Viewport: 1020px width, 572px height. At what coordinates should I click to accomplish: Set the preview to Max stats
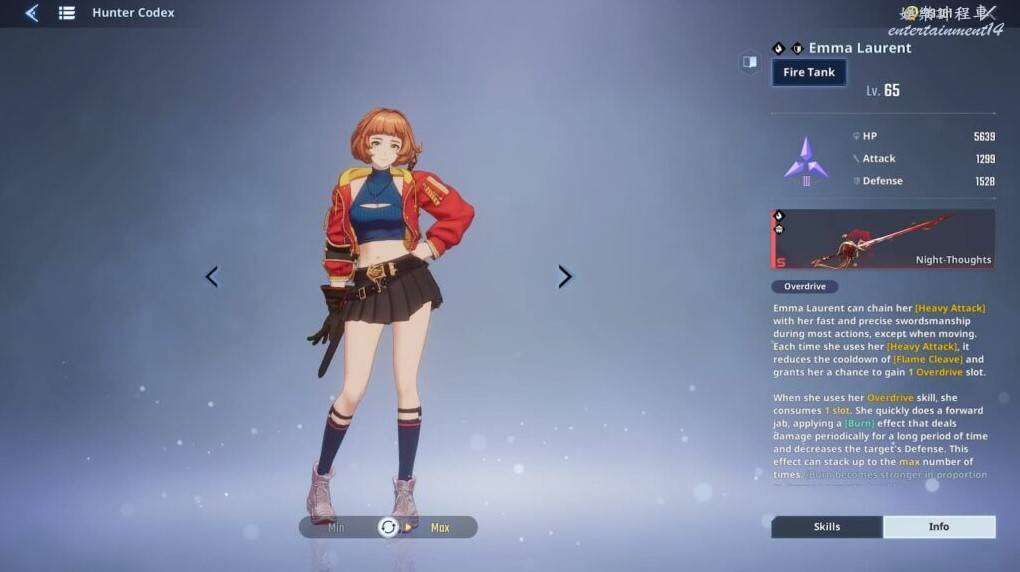click(440, 527)
